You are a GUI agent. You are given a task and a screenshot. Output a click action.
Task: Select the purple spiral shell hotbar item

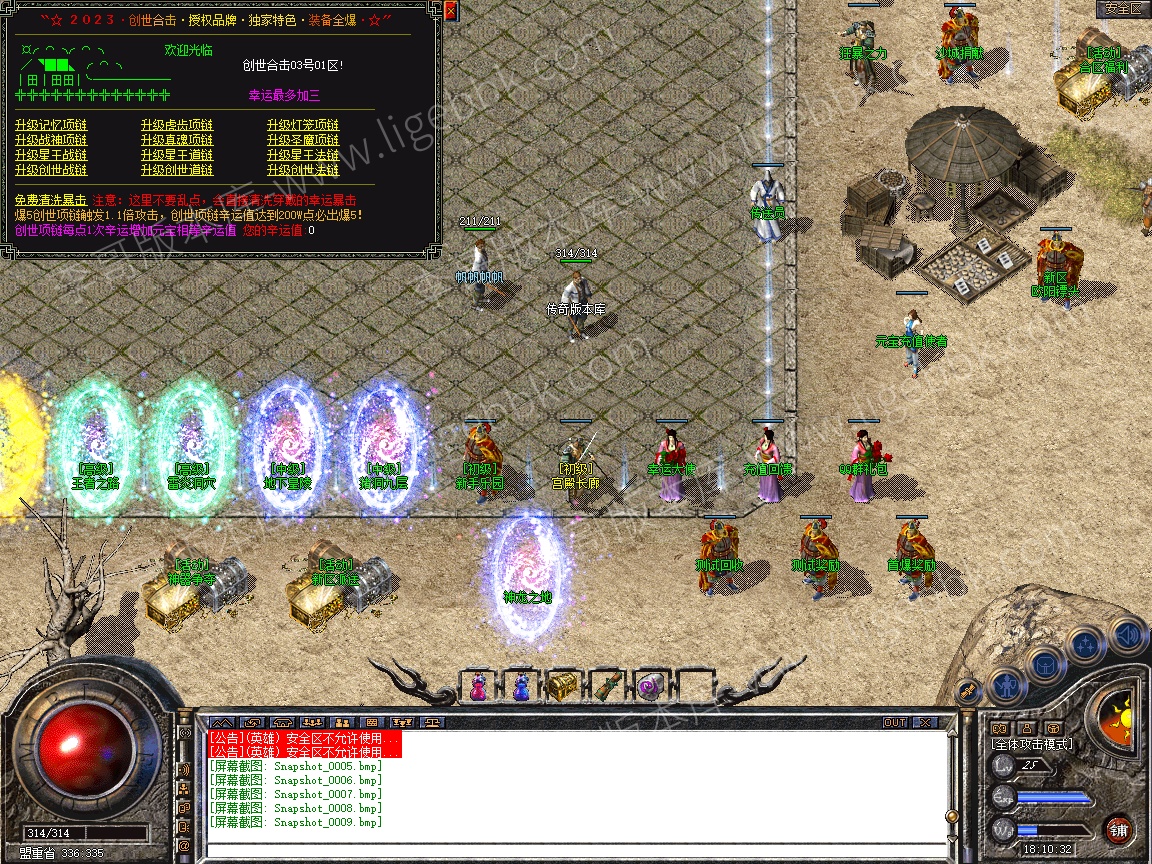650,687
